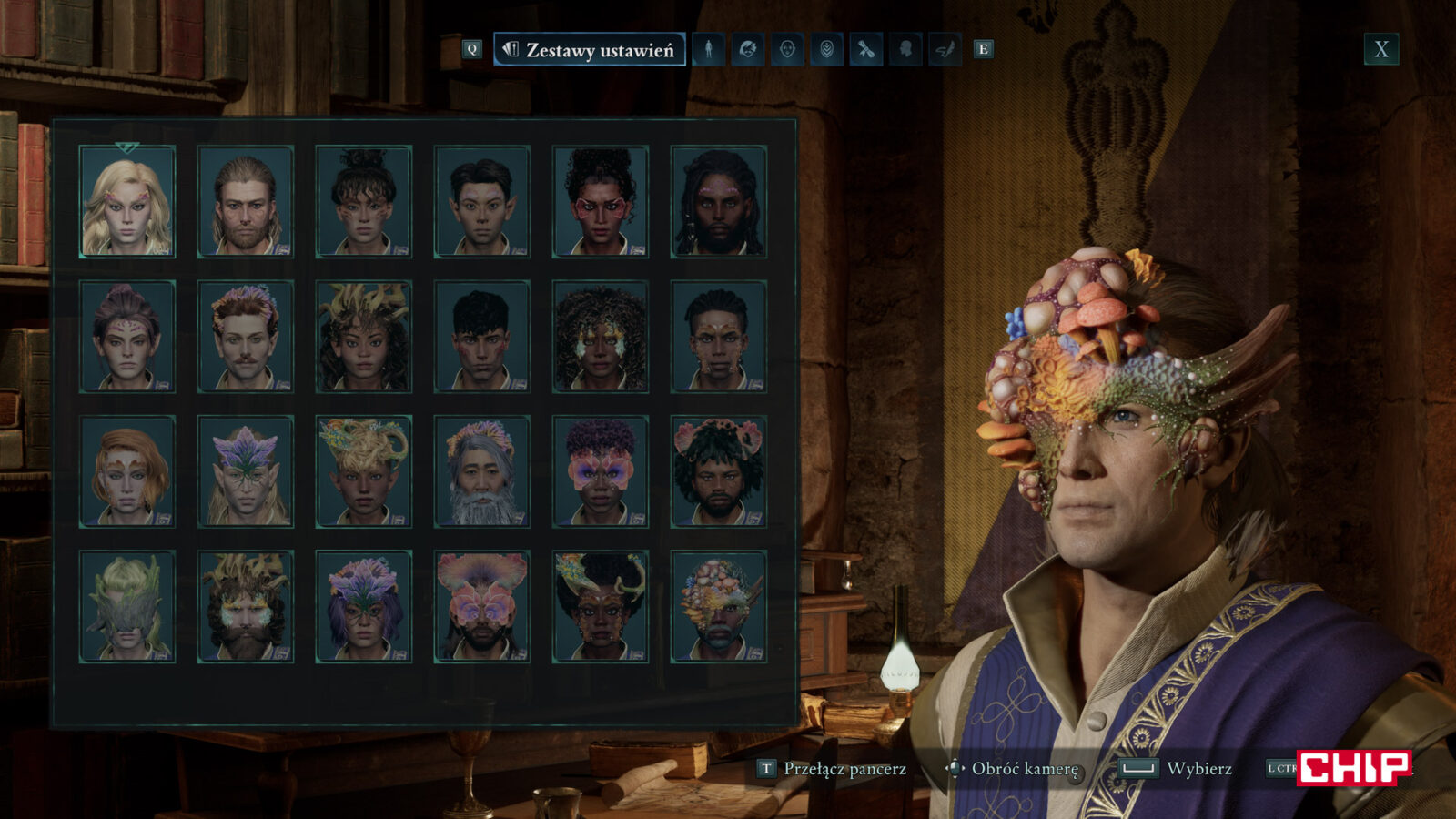Select the blonde long-haired woman preset
The width and height of the screenshot is (1456, 819).
127,201
